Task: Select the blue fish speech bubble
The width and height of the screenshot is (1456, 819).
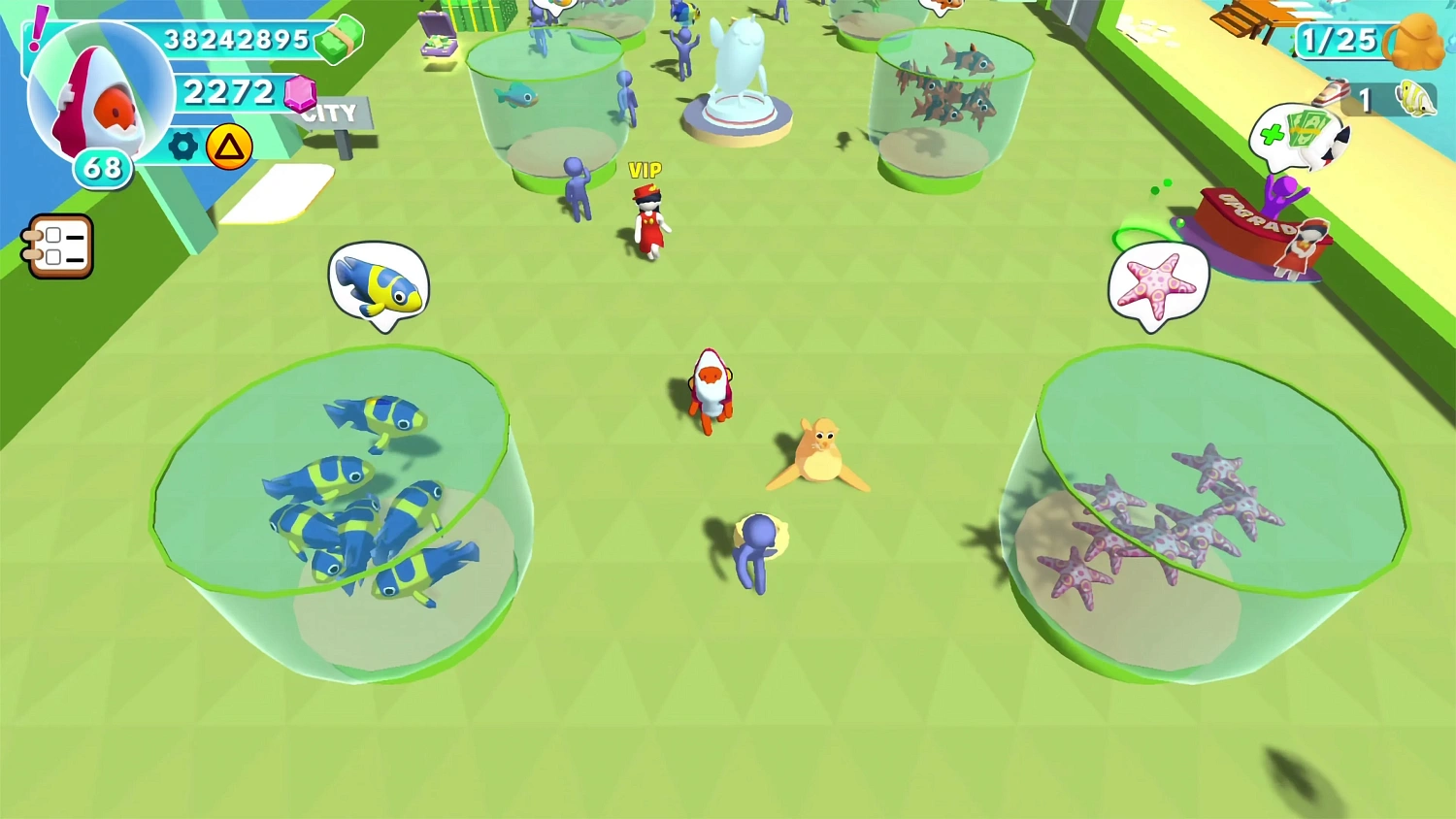Action: point(379,283)
